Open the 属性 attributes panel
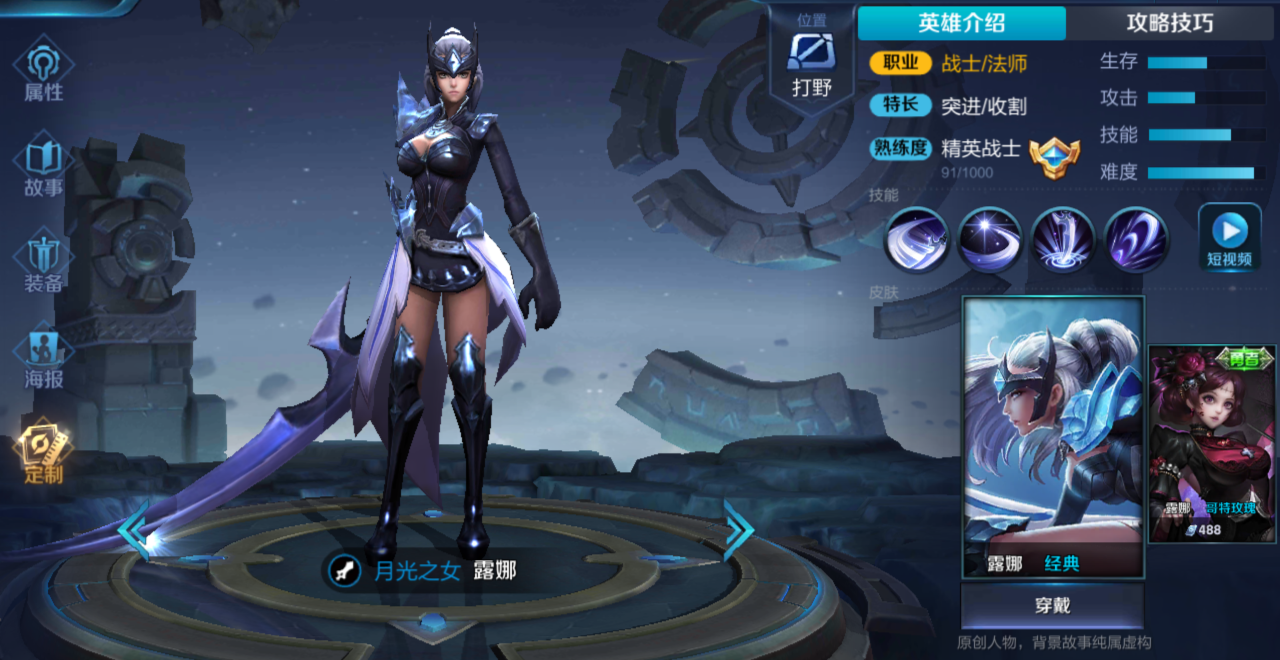This screenshot has height=660, width=1280. pyautogui.click(x=43, y=70)
